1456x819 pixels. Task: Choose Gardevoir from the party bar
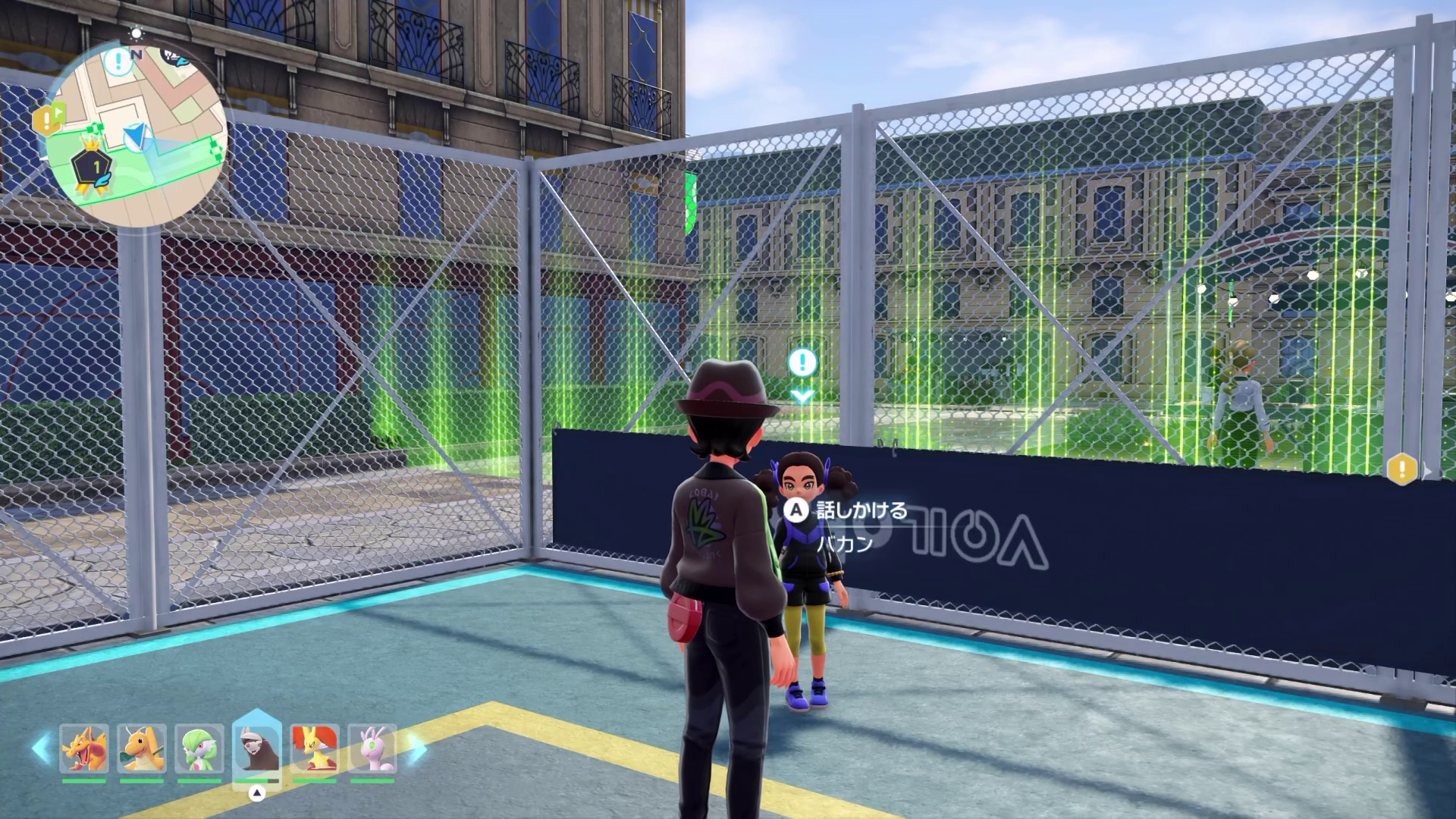[x=199, y=748]
